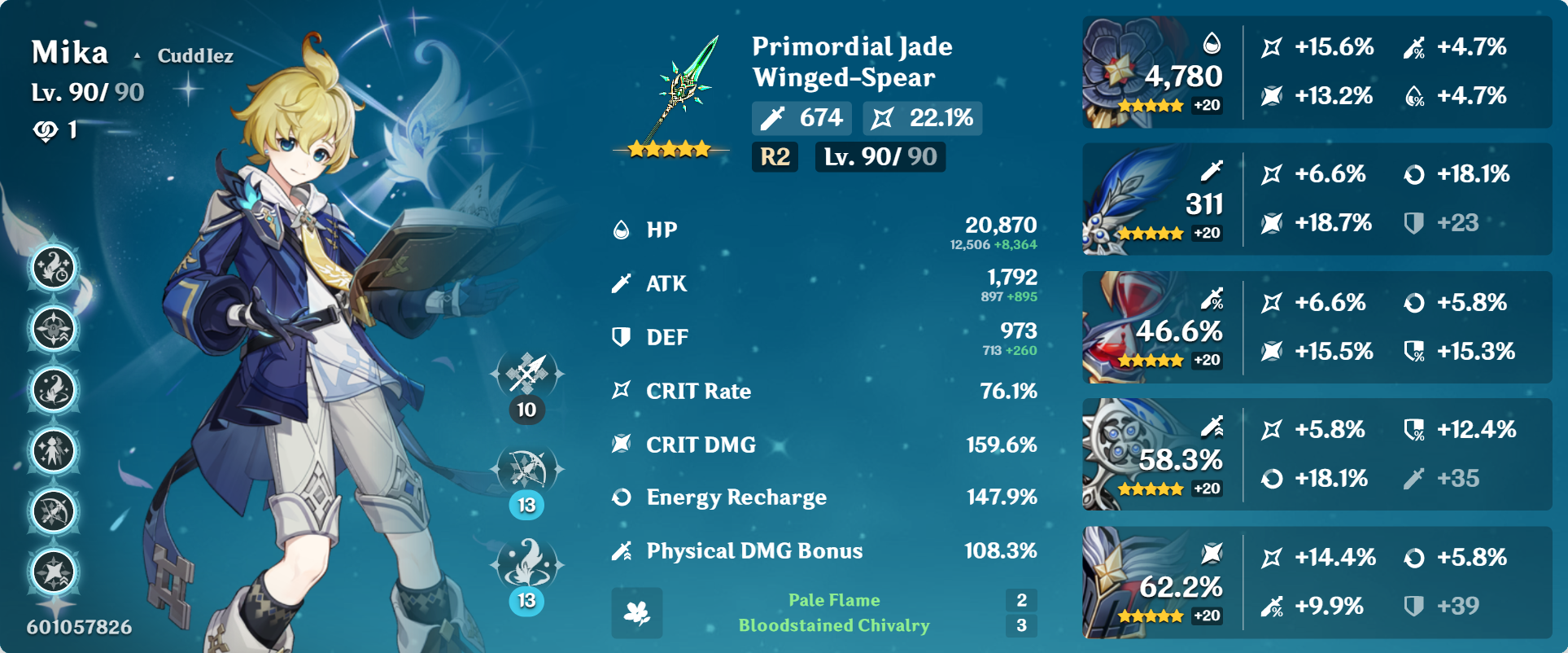Click the character nickname CuddIez
Viewport: 1568px width, 653px height.
pyautogui.click(x=195, y=55)
